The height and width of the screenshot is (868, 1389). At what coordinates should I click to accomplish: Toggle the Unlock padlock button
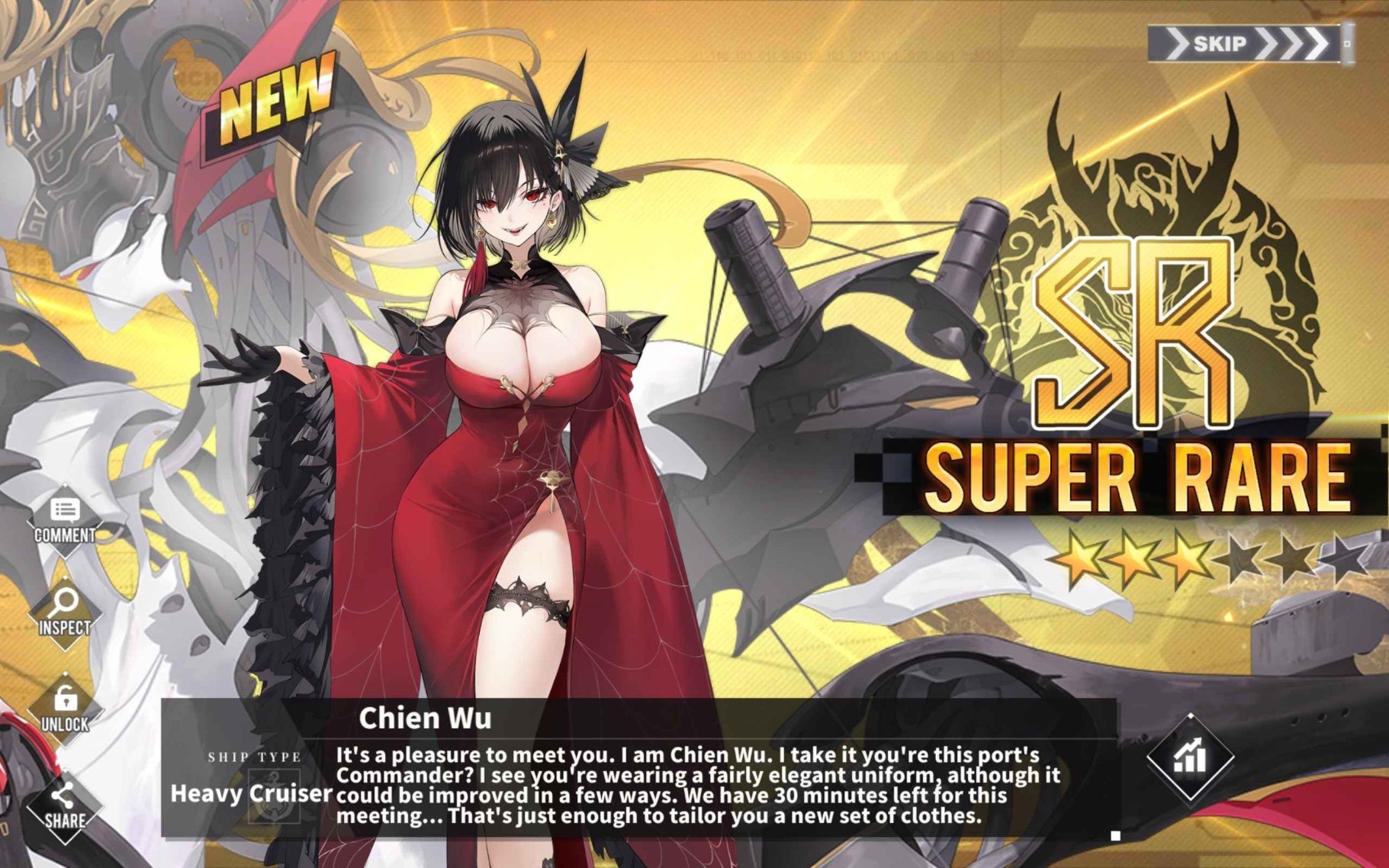[65, 709]
